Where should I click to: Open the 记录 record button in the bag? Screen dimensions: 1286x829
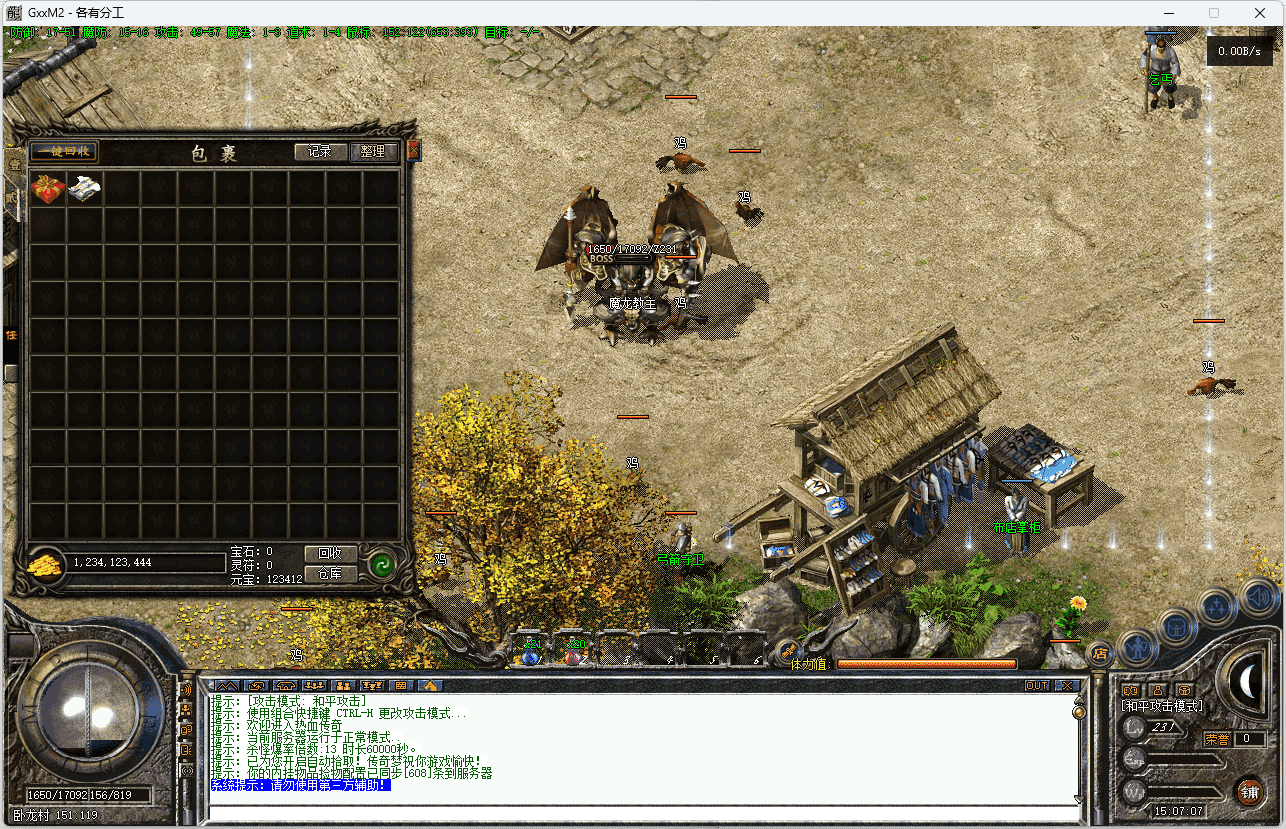tap(320, 152)
